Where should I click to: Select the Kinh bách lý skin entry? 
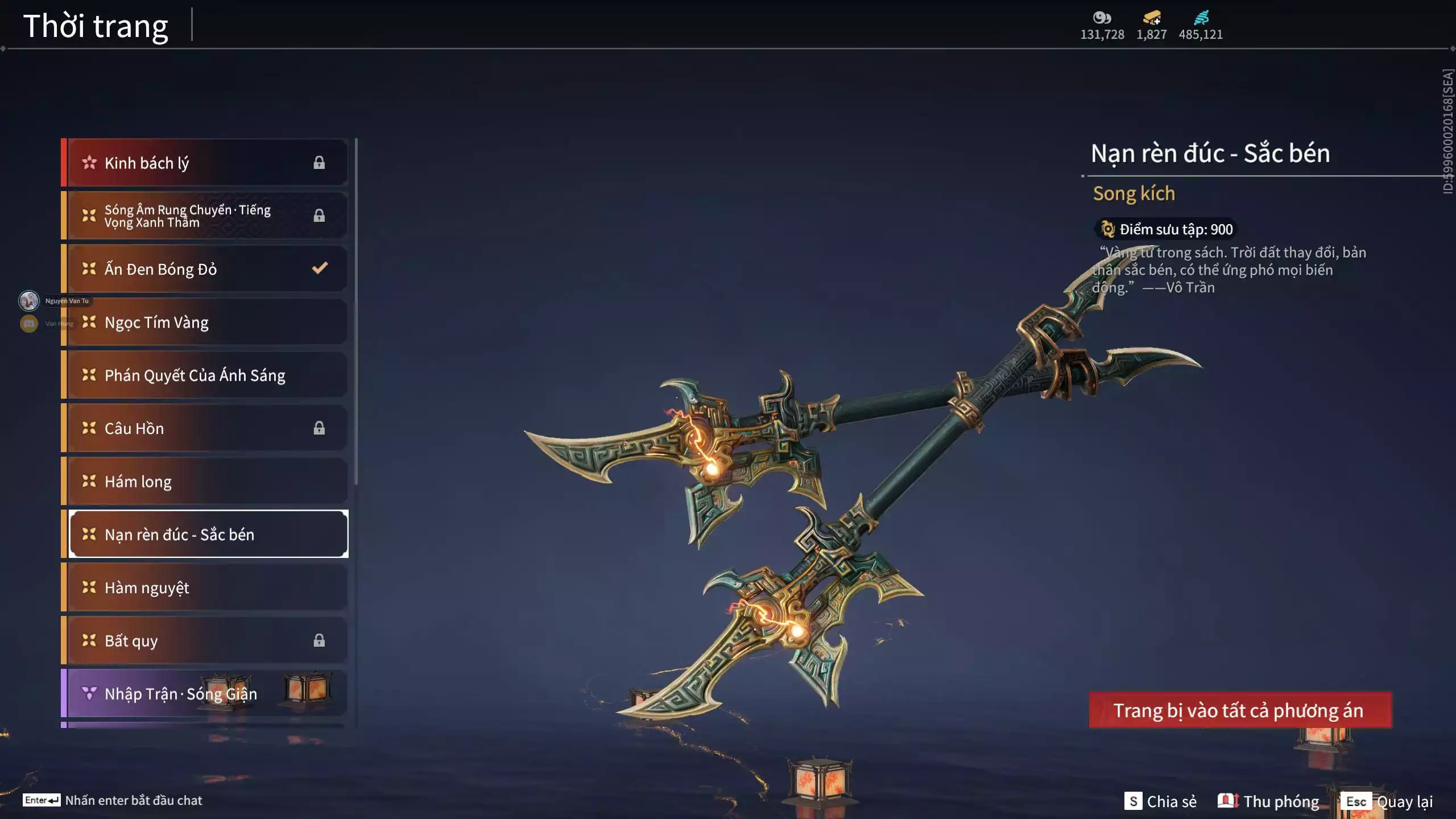click(205, 163)
